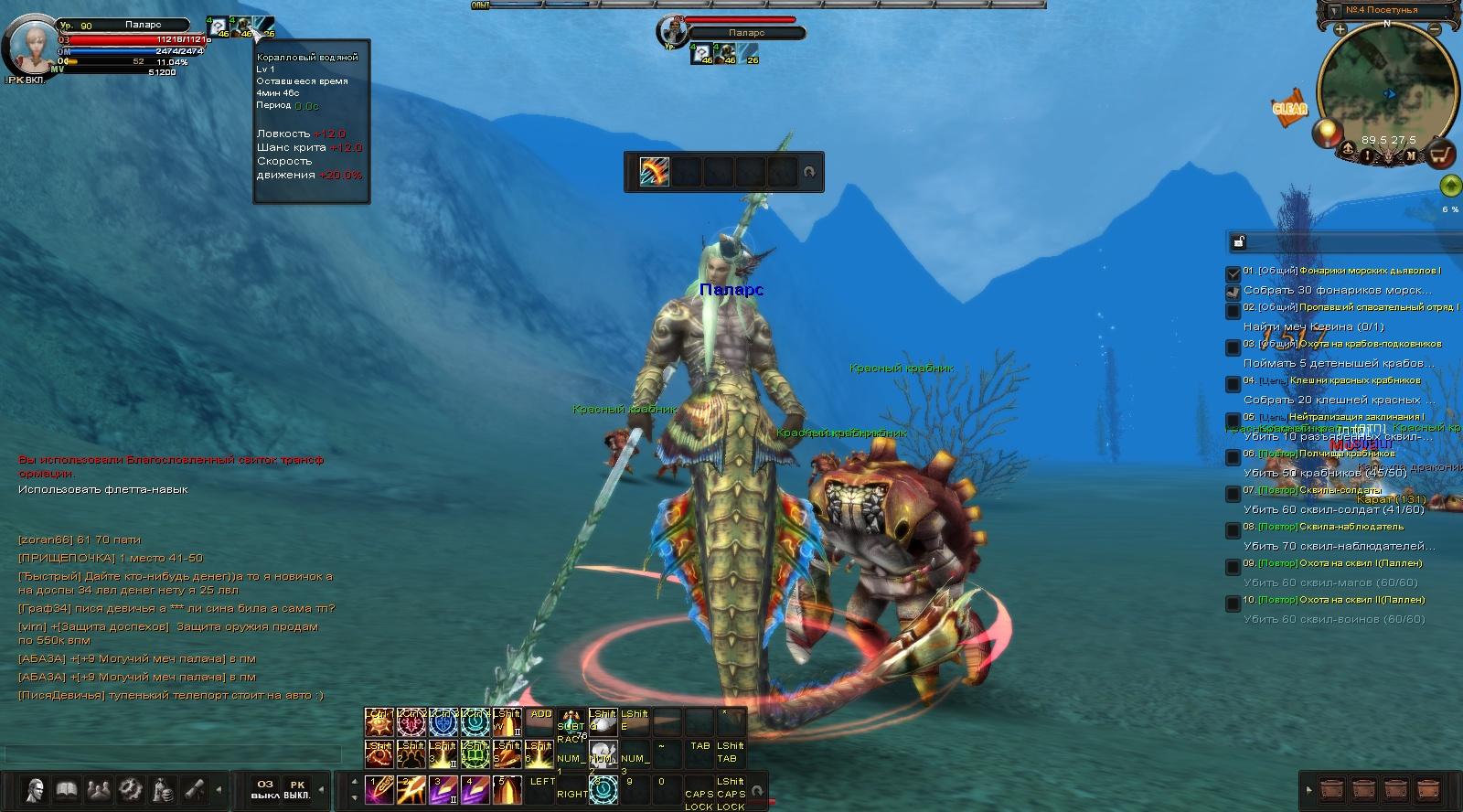Click the player avatar portrait
This screenshot has width=1463, height=812.
(29, 44)
